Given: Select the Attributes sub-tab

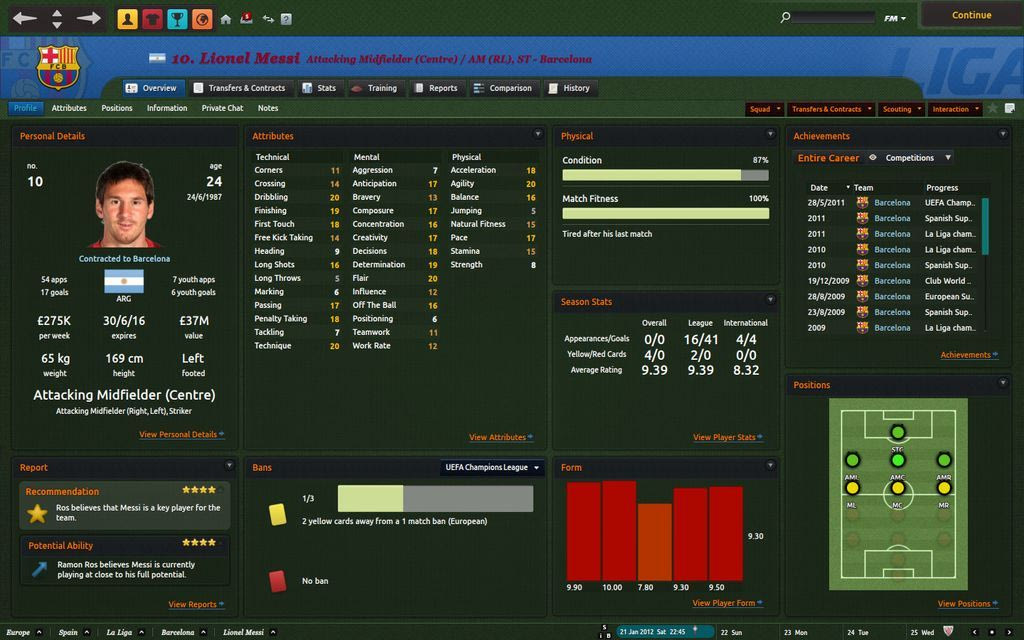Looking at the screenshot, I should (69, 108).
